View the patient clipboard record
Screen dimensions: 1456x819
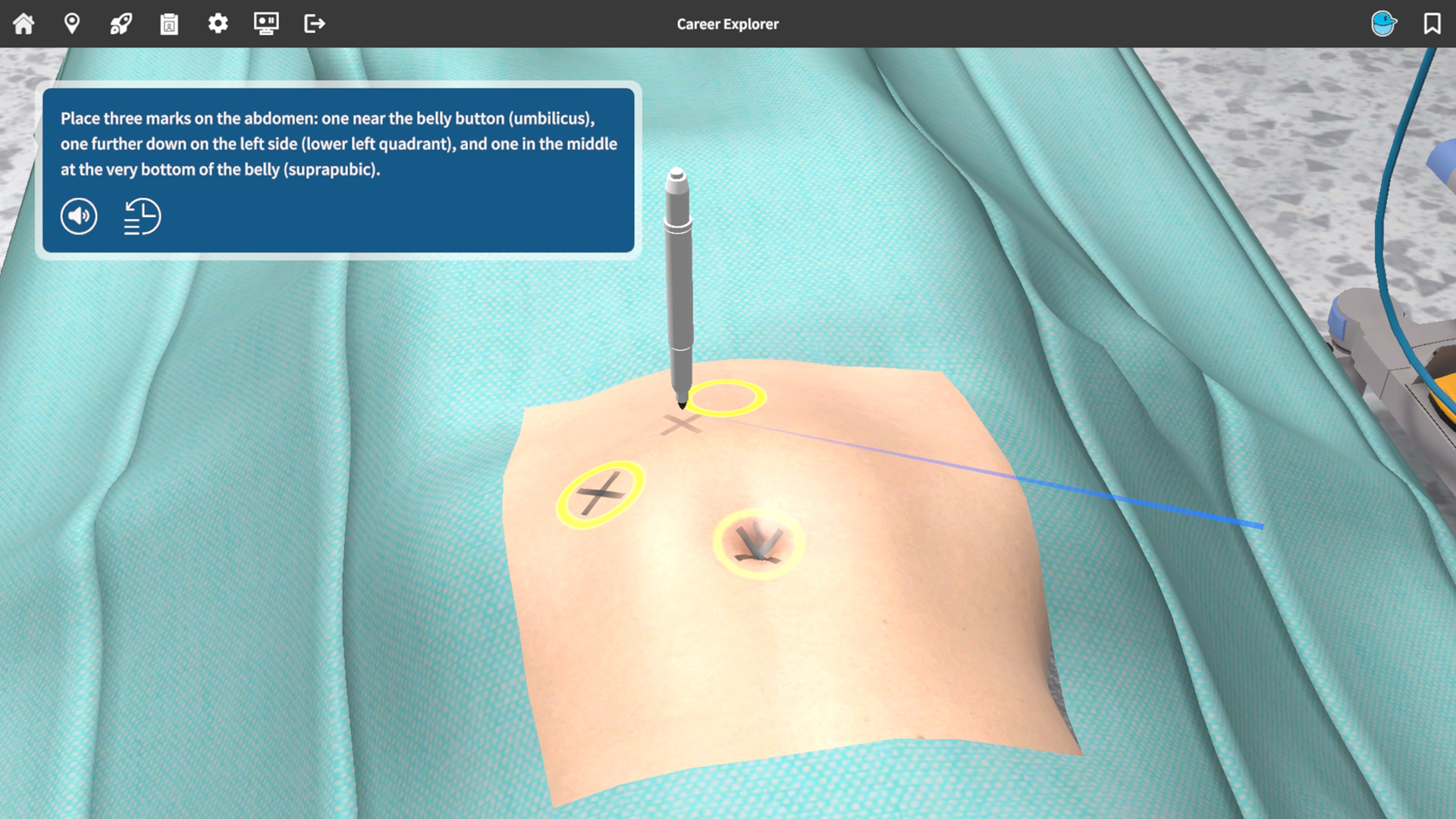(169, 24)
